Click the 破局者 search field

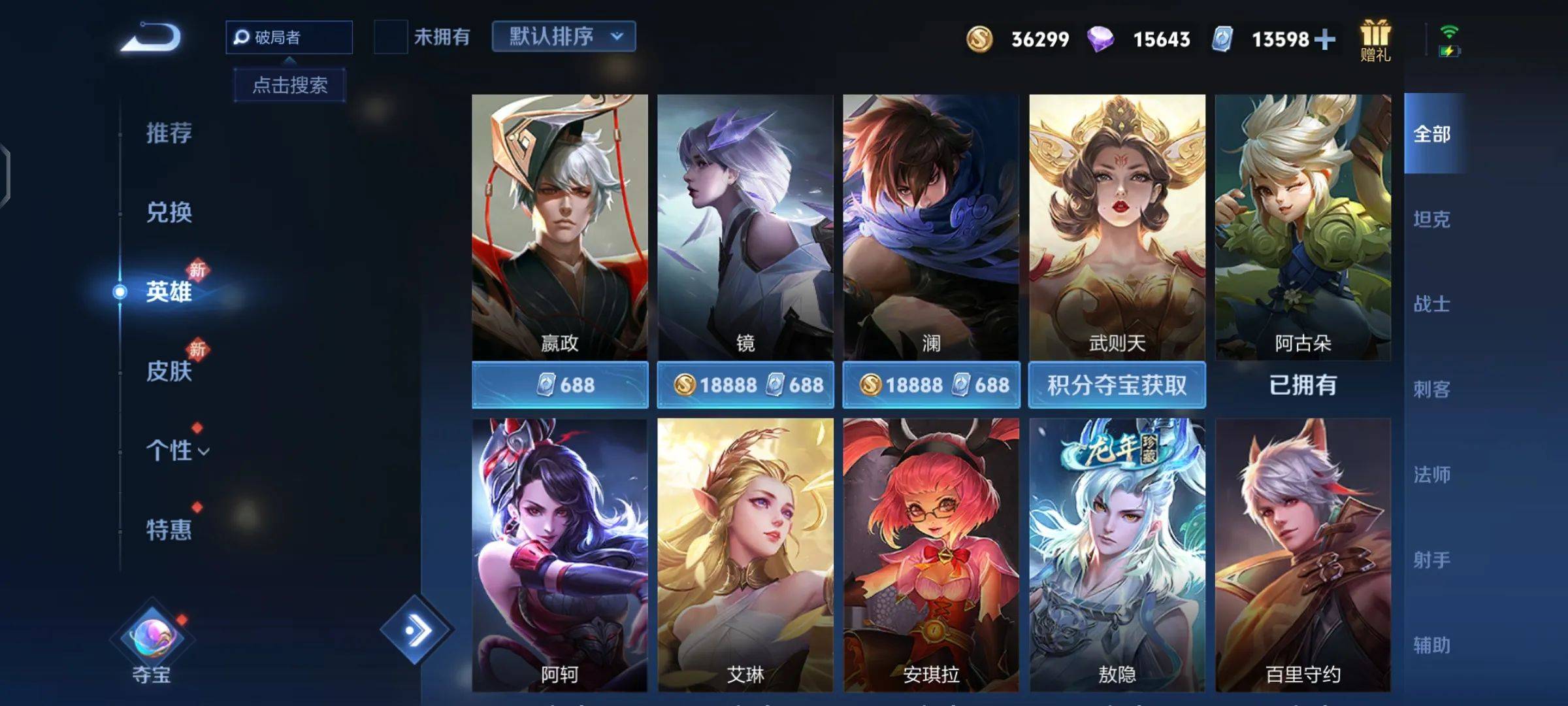coord(289,37)
